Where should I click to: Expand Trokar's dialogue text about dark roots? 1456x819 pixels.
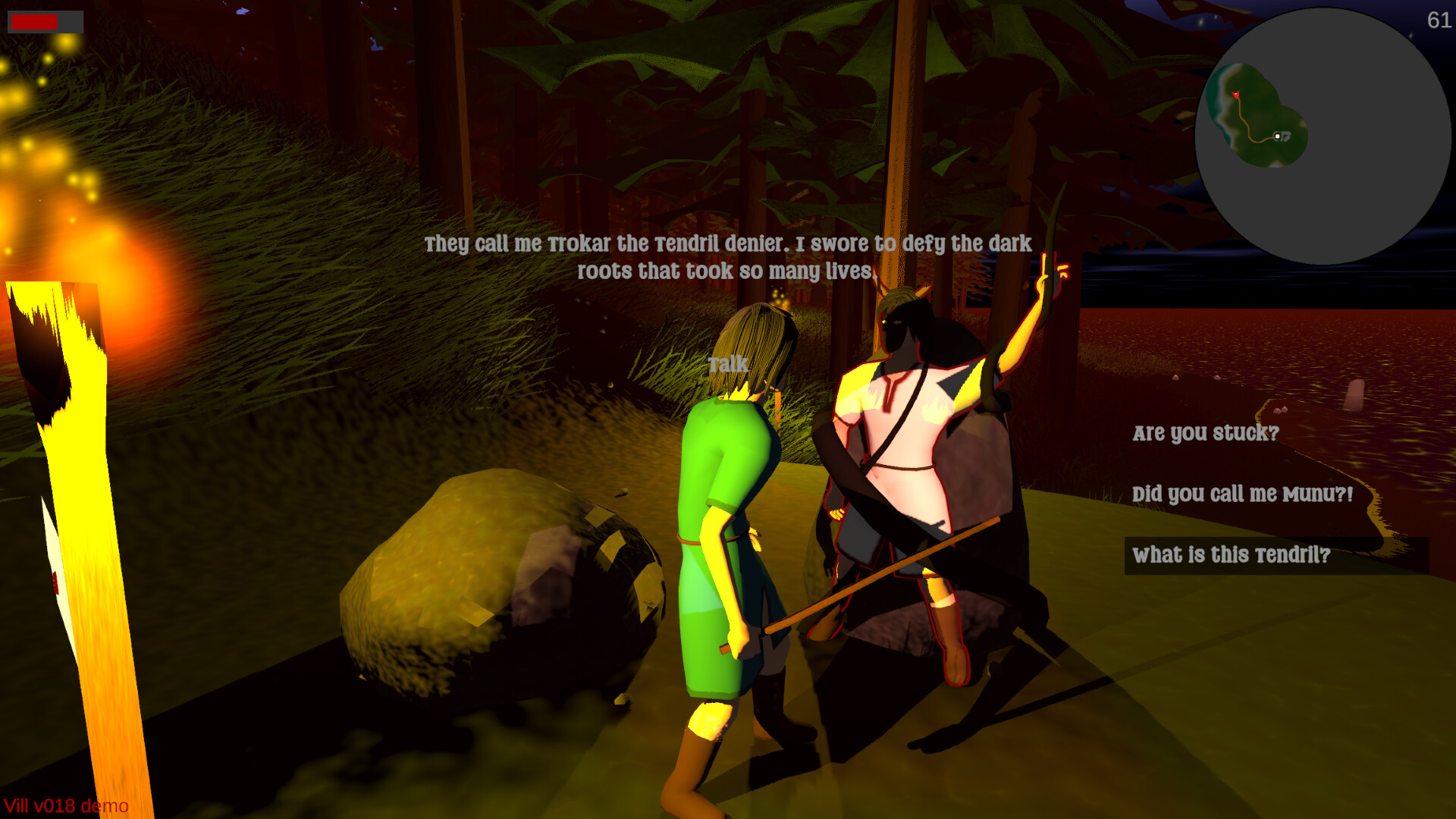728,256
